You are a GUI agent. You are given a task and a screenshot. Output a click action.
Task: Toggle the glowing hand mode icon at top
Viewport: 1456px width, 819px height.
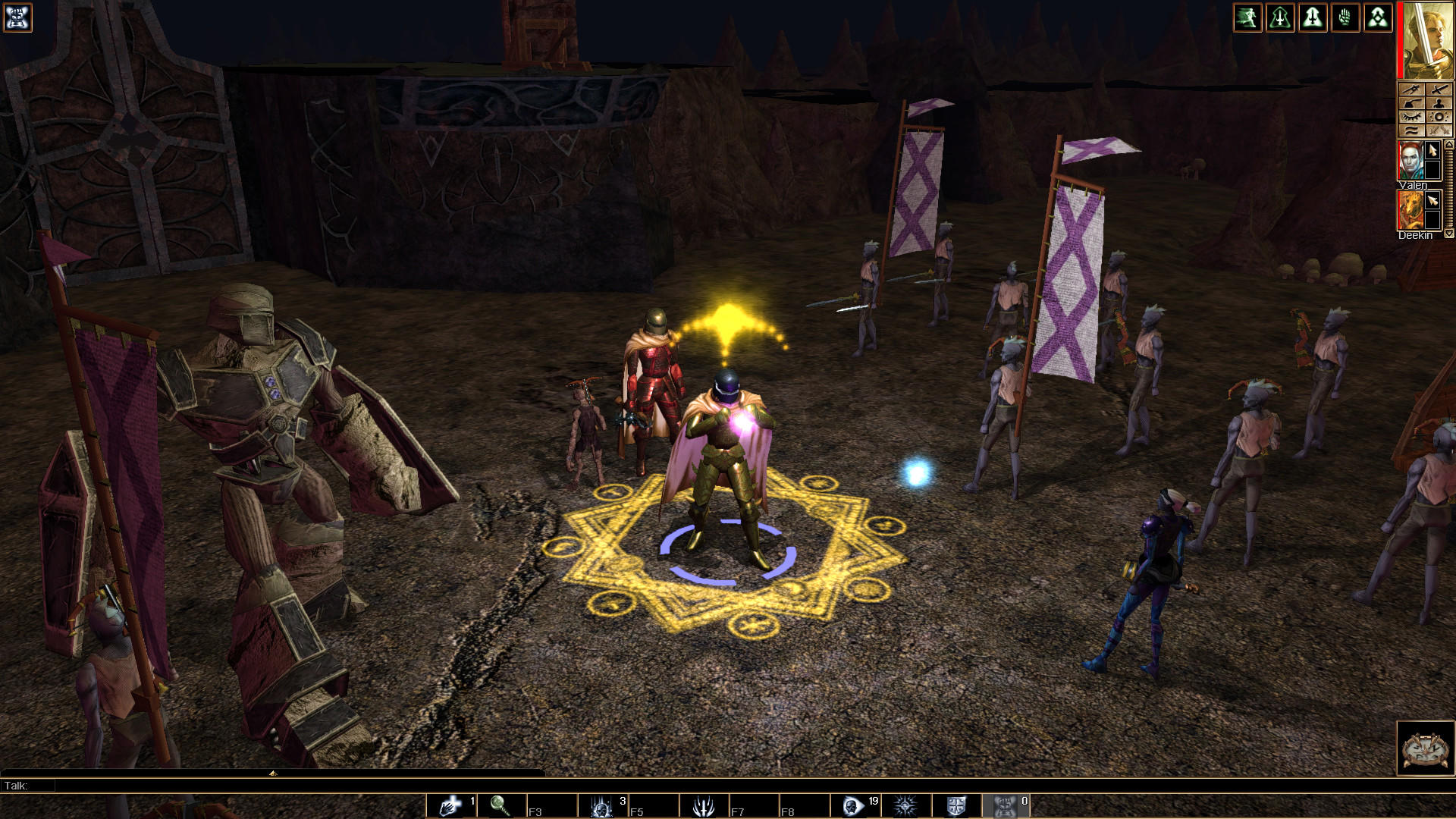tap(1345, 17)
